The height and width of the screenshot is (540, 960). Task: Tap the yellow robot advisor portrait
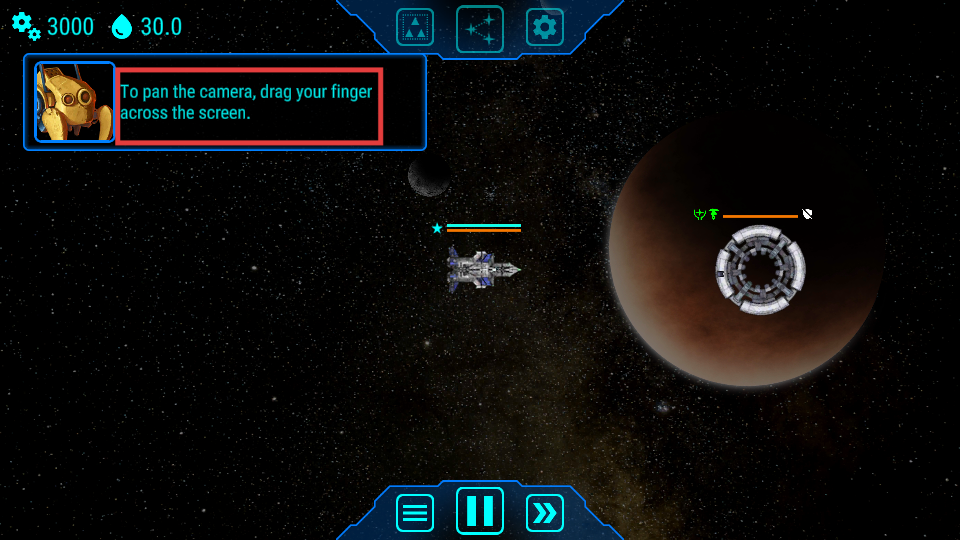point(75,102)
